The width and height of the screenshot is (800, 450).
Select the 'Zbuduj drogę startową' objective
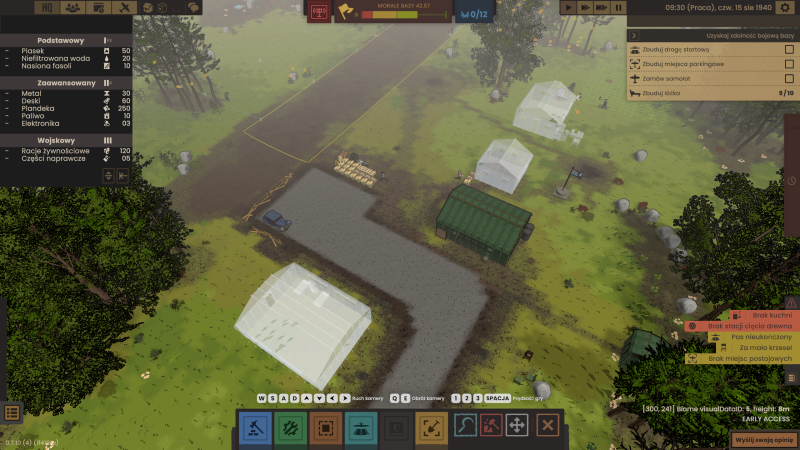pos(690,49)
